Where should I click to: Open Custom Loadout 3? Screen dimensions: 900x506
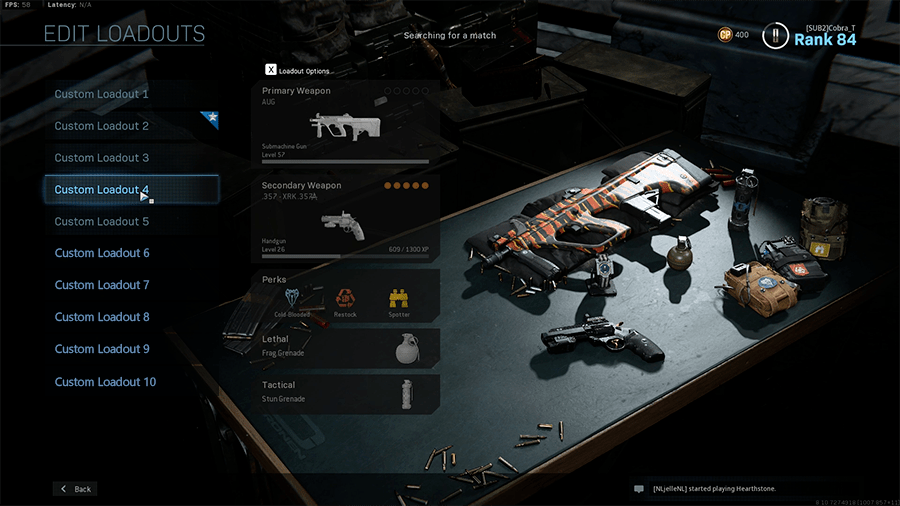[102, 158]
